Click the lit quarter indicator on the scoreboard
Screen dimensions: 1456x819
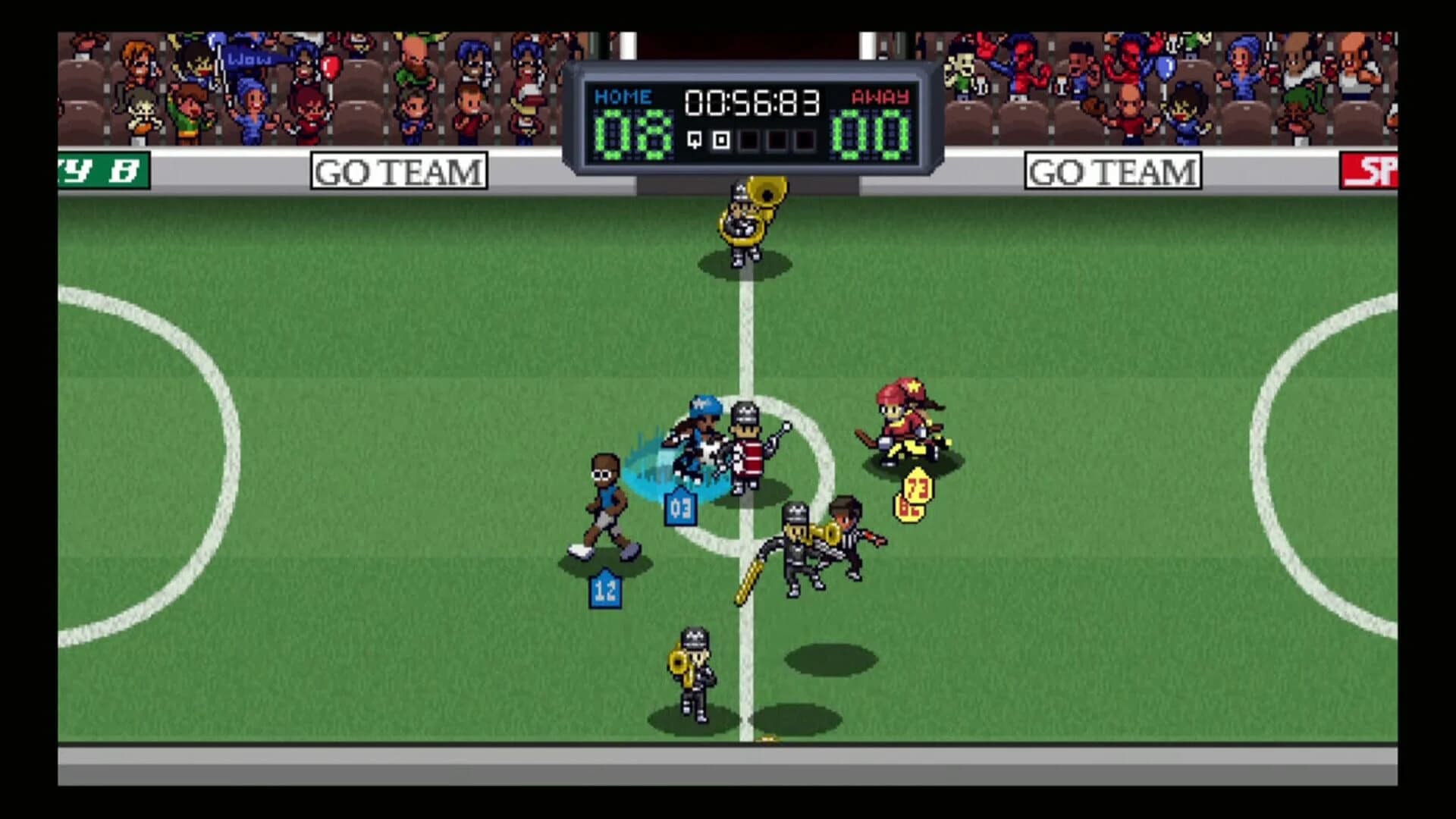pos(720,140)
